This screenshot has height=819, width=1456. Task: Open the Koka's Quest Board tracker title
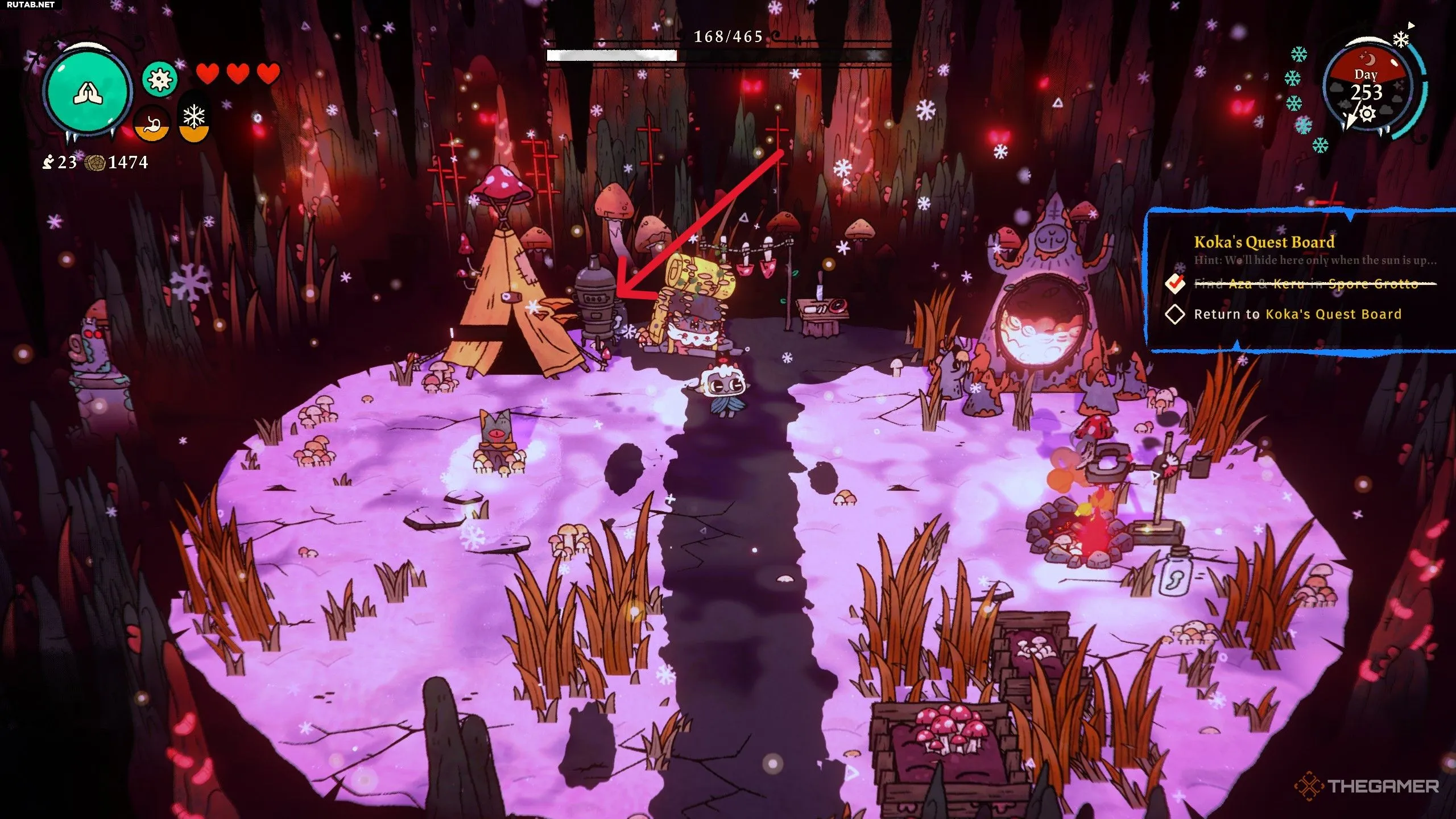point(1264,242)
